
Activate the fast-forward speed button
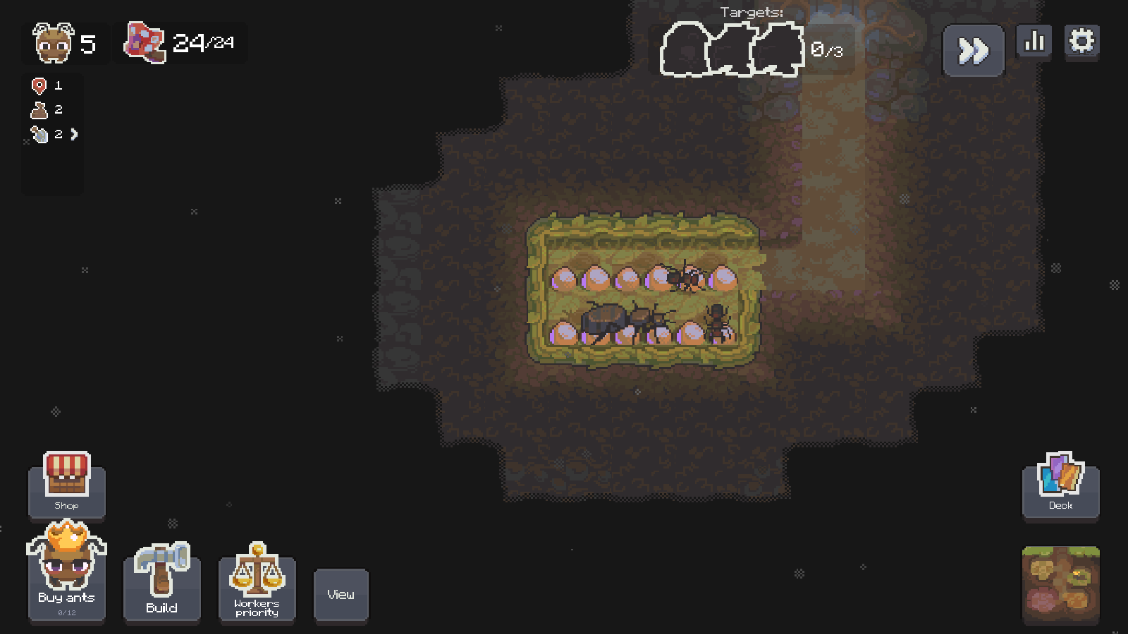973,51
